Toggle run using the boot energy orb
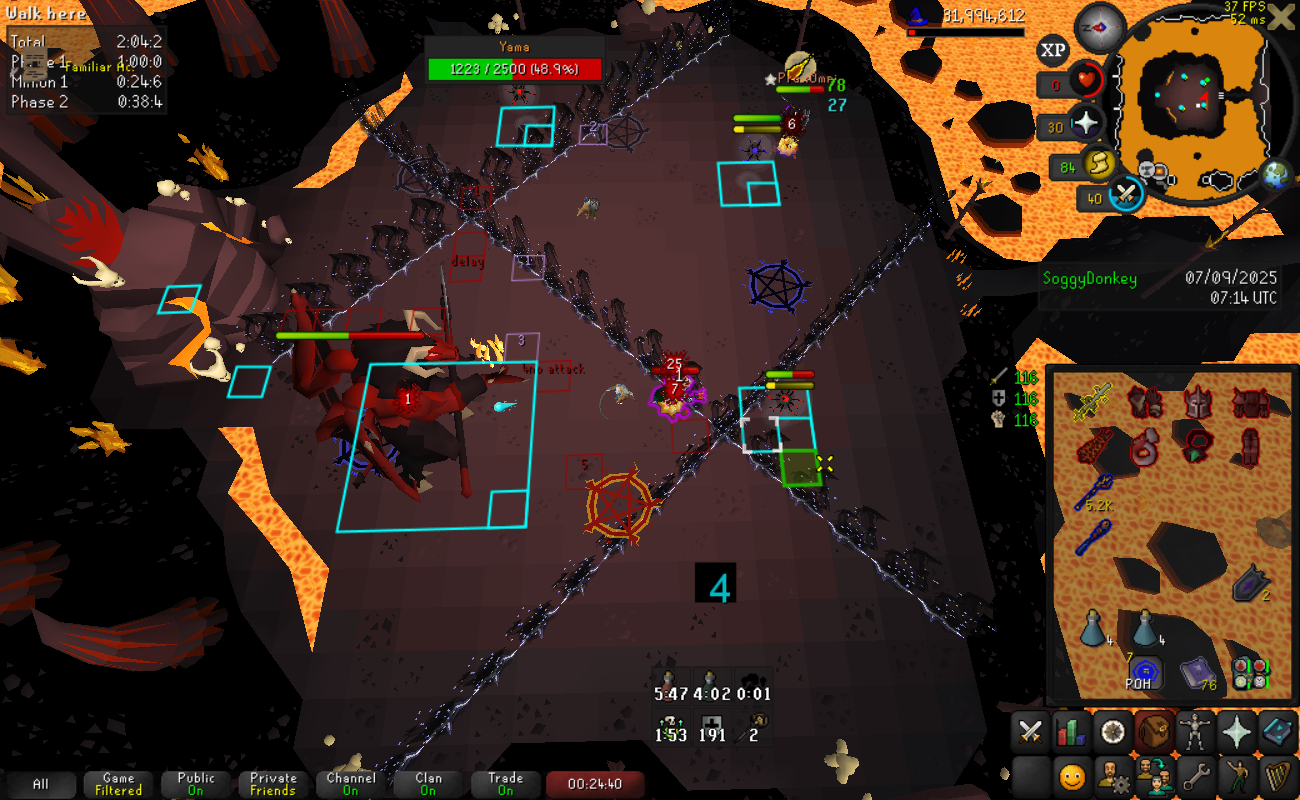 click(x=1097, y=165)
